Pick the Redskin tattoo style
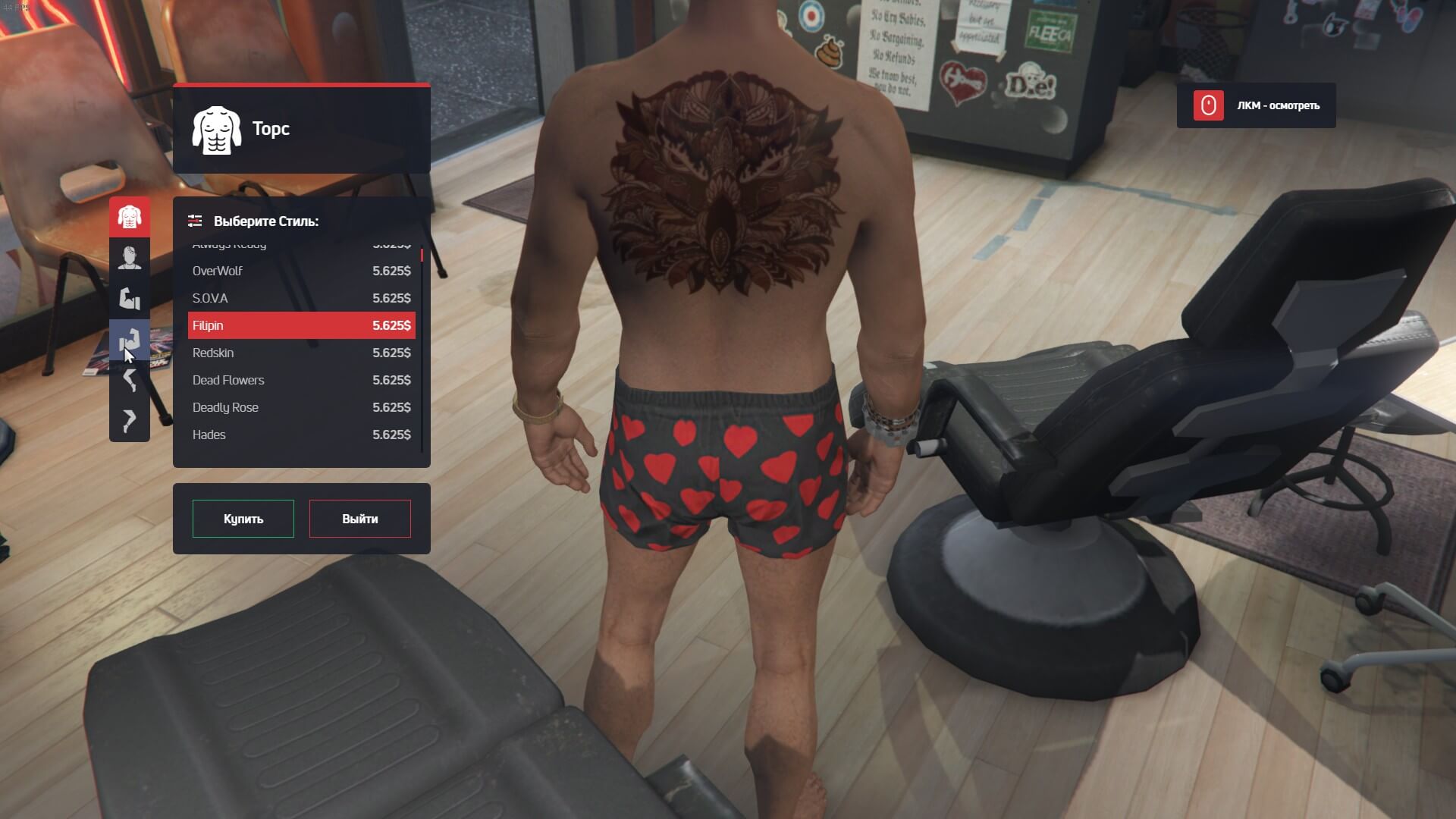The image size is (1456, 819). tap(301, 353)
